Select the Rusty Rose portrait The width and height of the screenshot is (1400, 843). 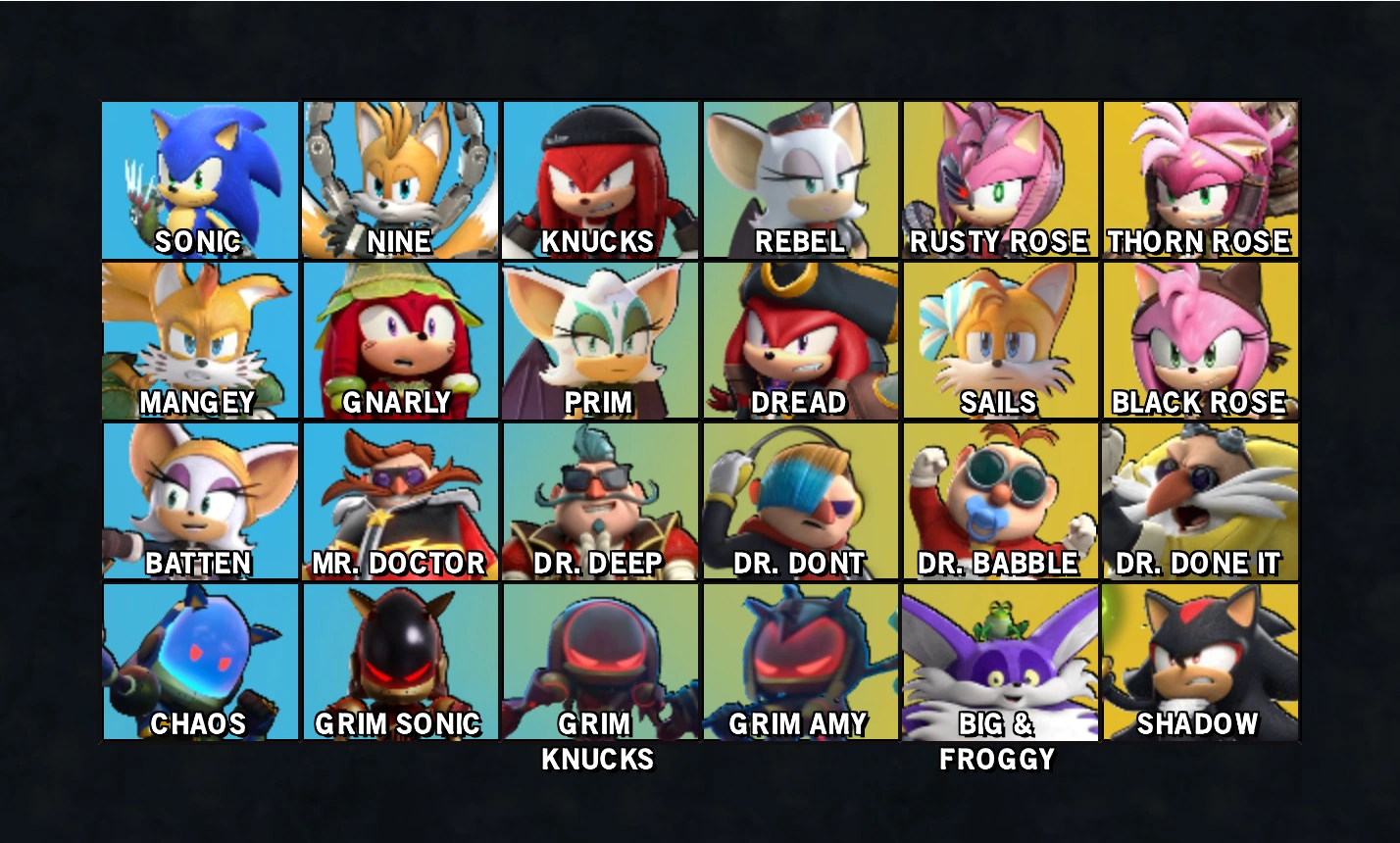coord(1000,179)
